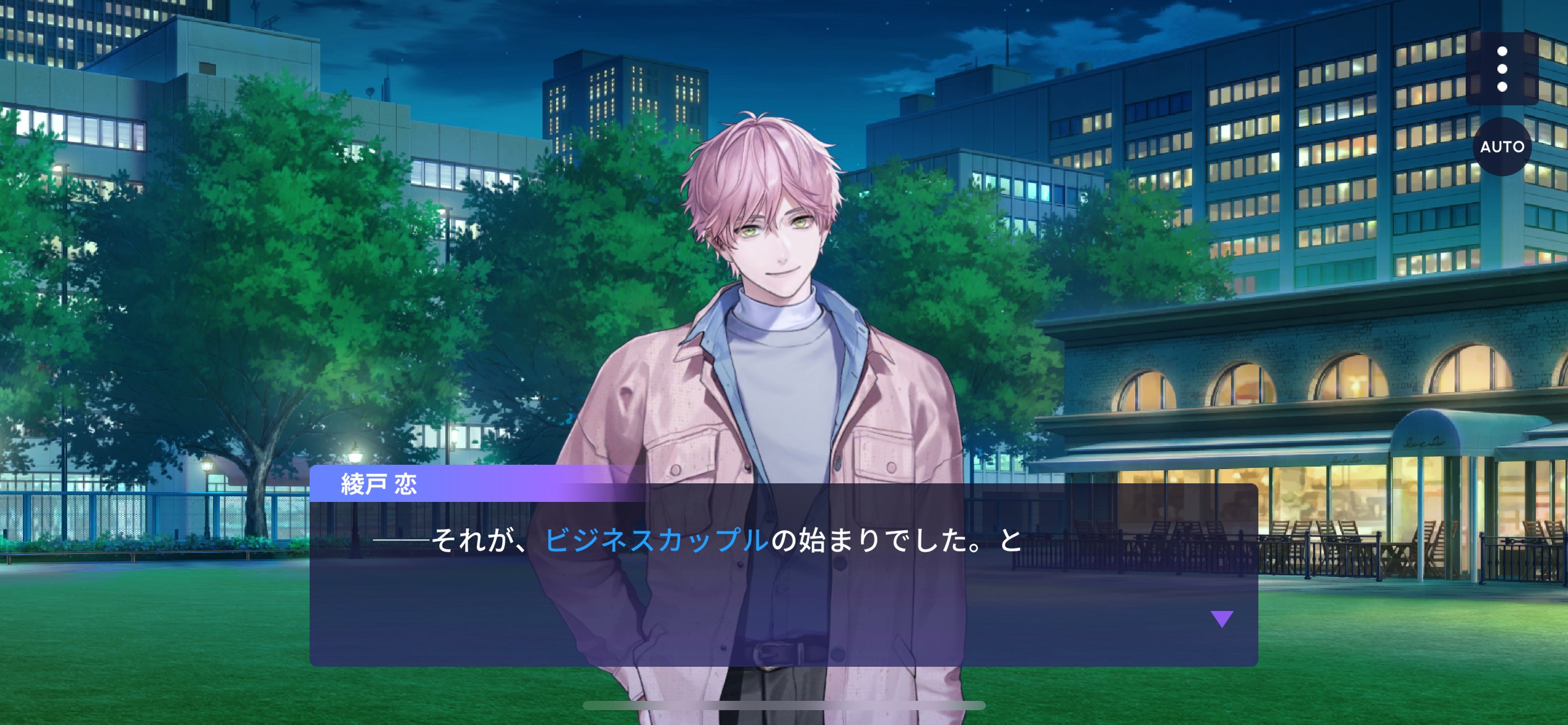Image resolution: width=1568 pixels, height=725 pixels.
Task: Advance dialogue with the purple arrow
Action: tap(1221, 618)
